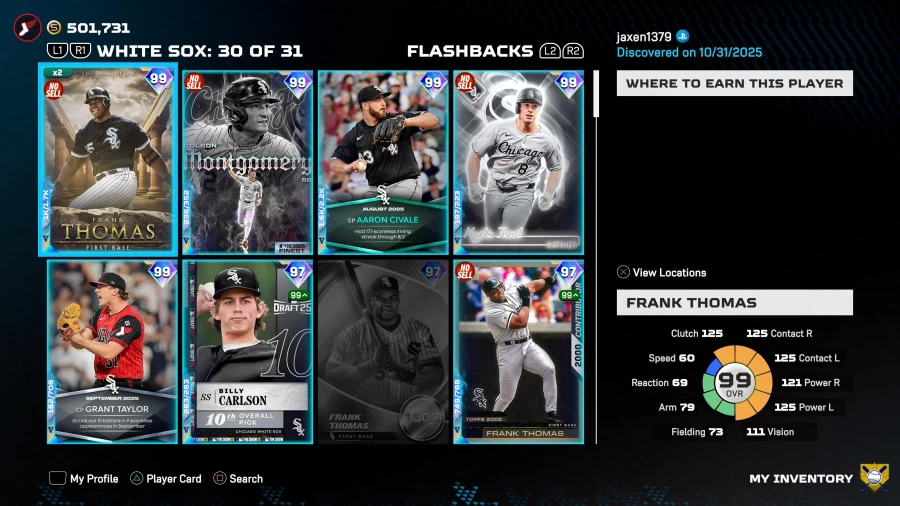This screenshot has width=900, height=506.
Task: Open the Topps 2000 Frank Thomas card
Action: coord(518,351)
